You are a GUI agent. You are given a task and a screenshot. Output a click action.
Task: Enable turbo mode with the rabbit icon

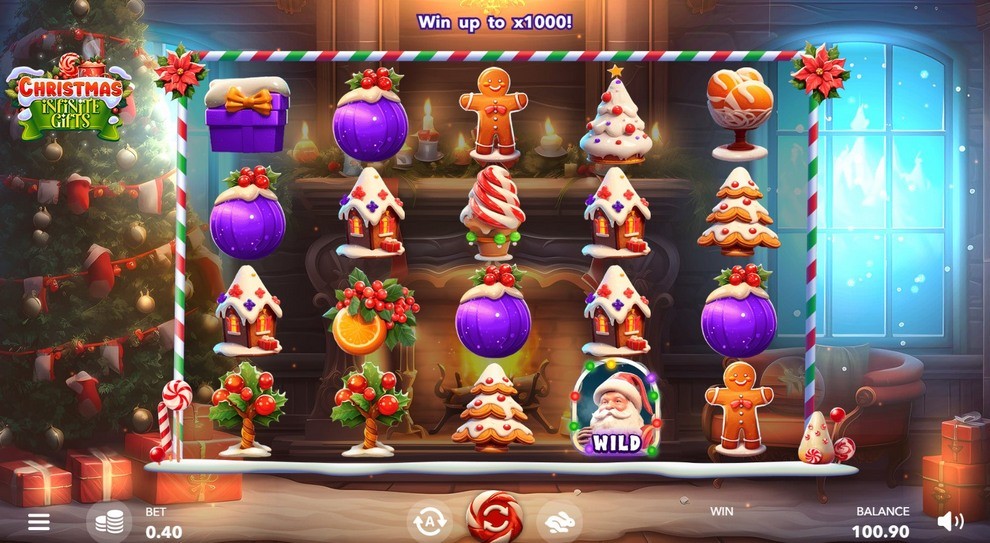[x=559, y=520]
